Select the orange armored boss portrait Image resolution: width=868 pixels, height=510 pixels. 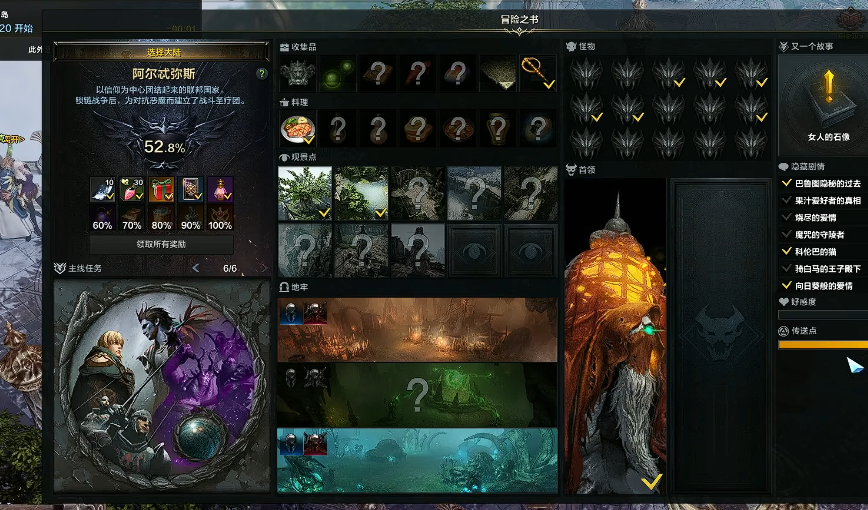click(615, 337)
